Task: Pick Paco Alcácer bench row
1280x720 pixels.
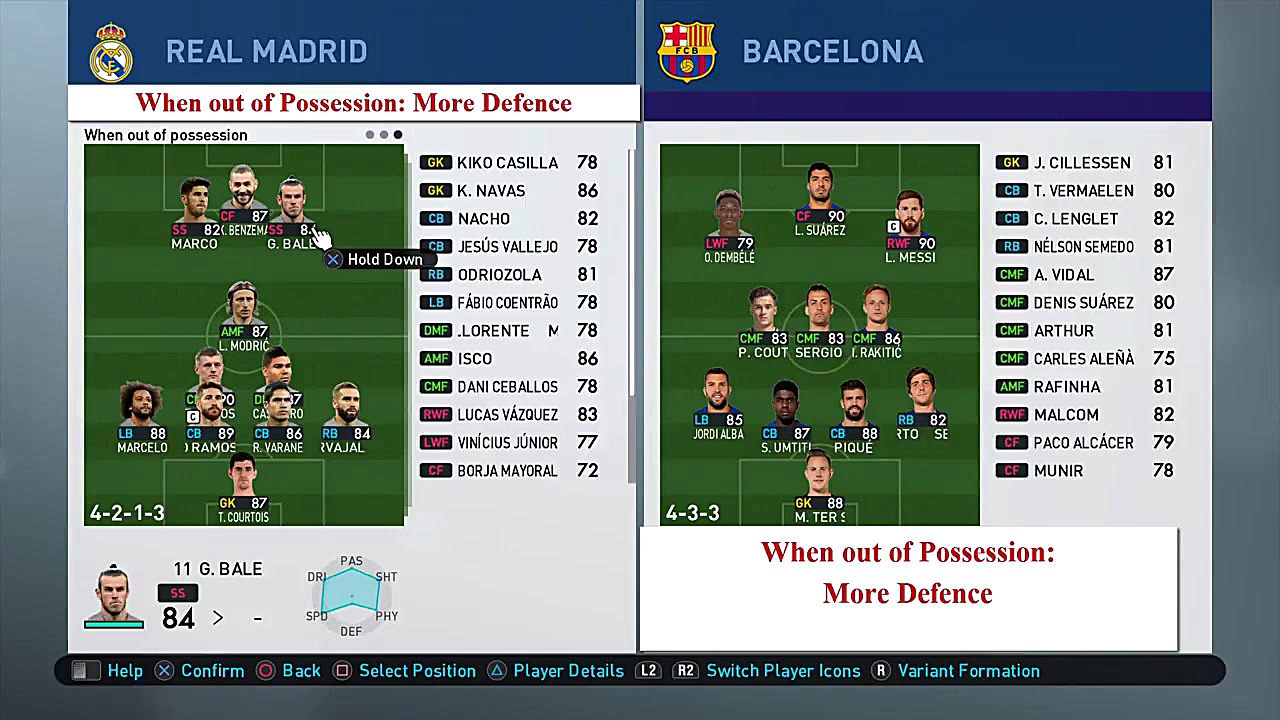Action: coord(1083,443)
